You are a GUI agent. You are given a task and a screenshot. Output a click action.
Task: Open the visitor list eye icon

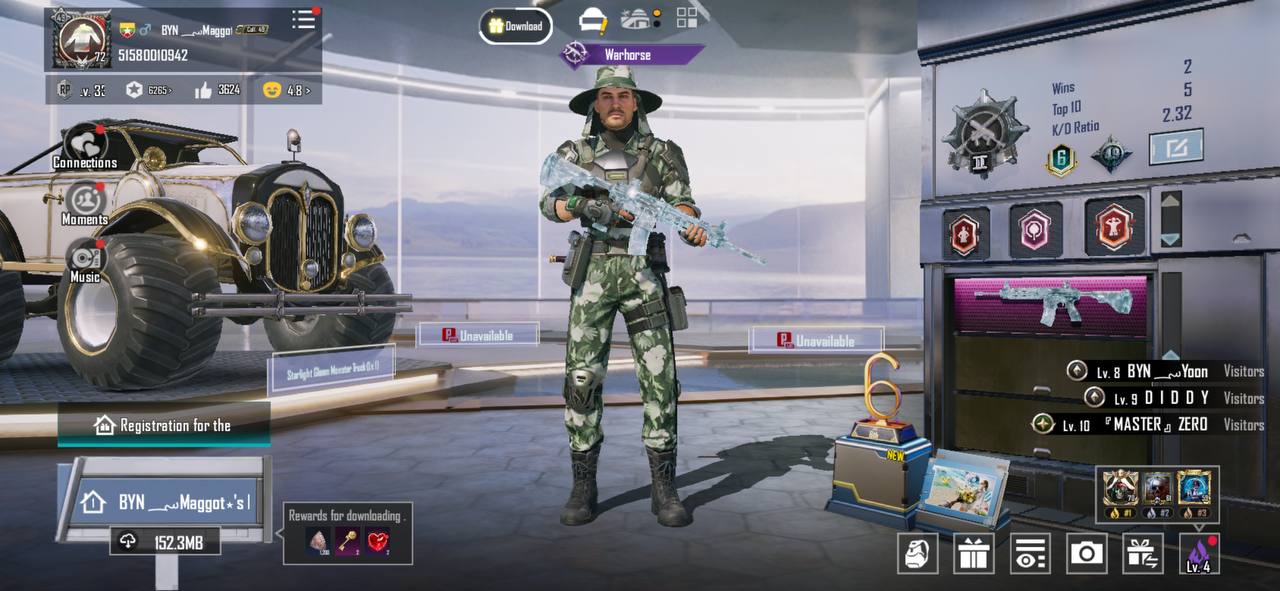[1030, 553]
